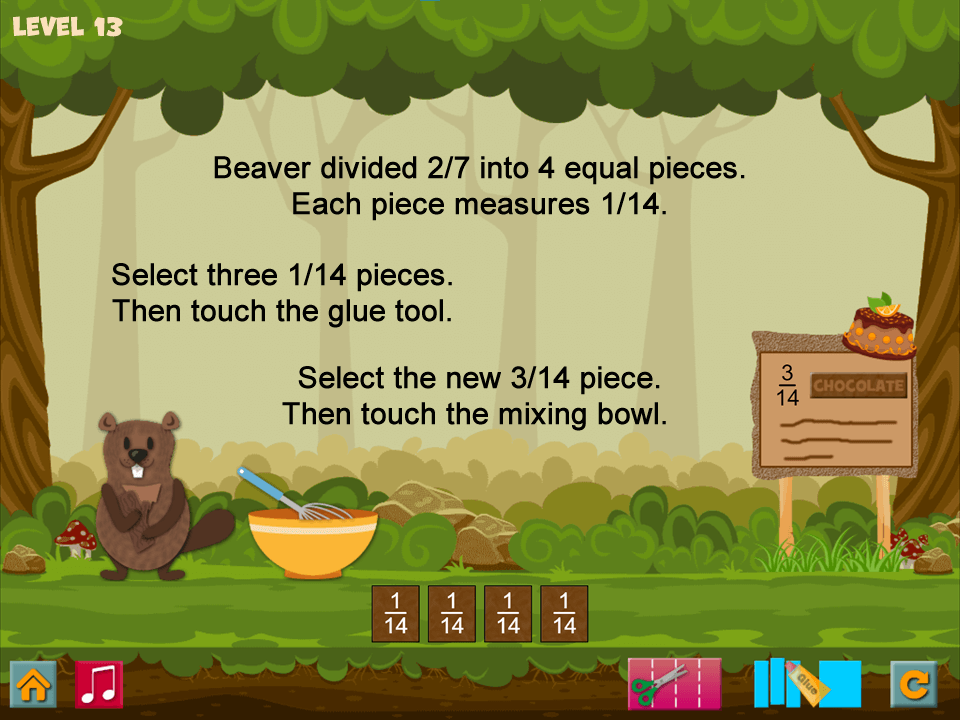Viewport: 960px width, 720px height.
Task: Toggle the music note button
Action: pos(99,685)
